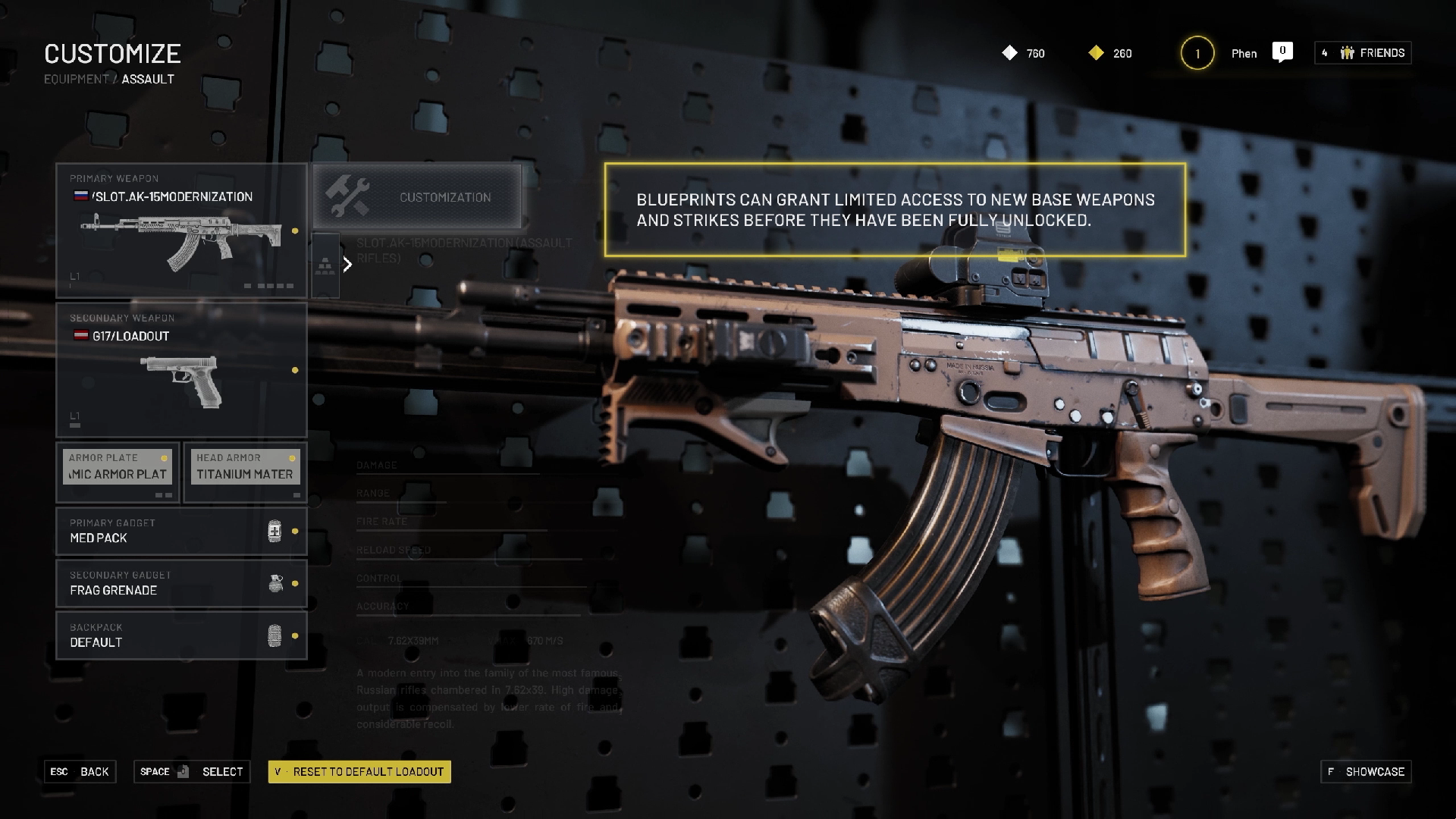Open the Phen player profile
1456x819 pixels.
[x=1244, y=53]
